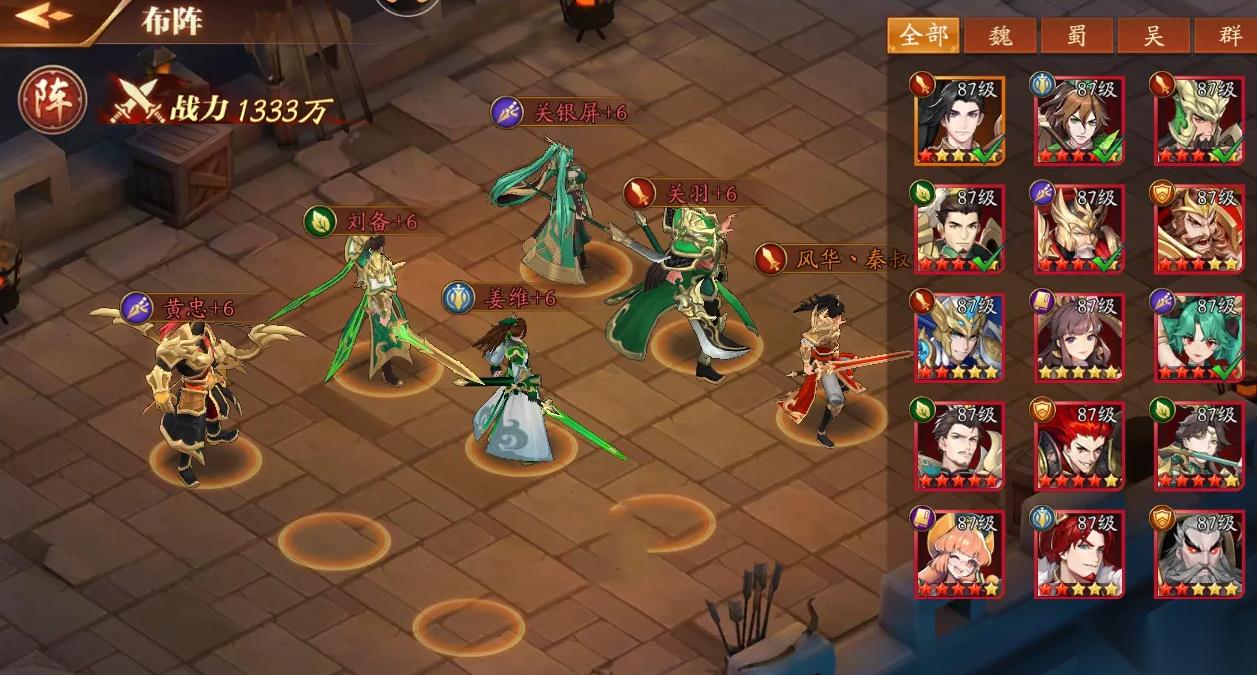The image size is (1257, 675).
Task: Select the green-haired red-eyed girl portrait
Action: [x=1199, y=336]
